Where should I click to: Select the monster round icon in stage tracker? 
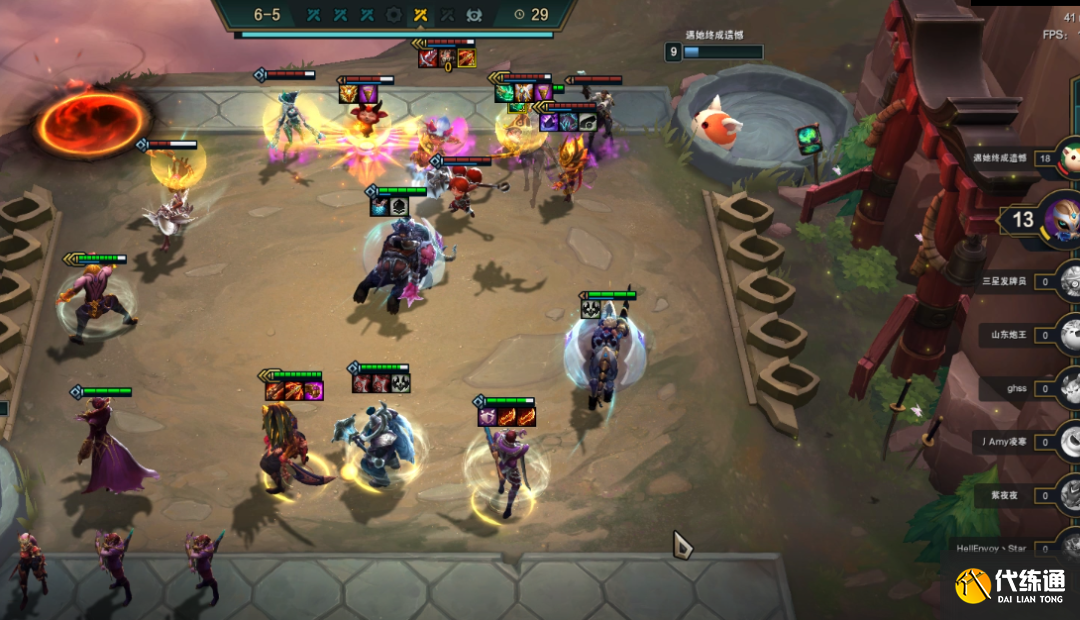(473, 15)
